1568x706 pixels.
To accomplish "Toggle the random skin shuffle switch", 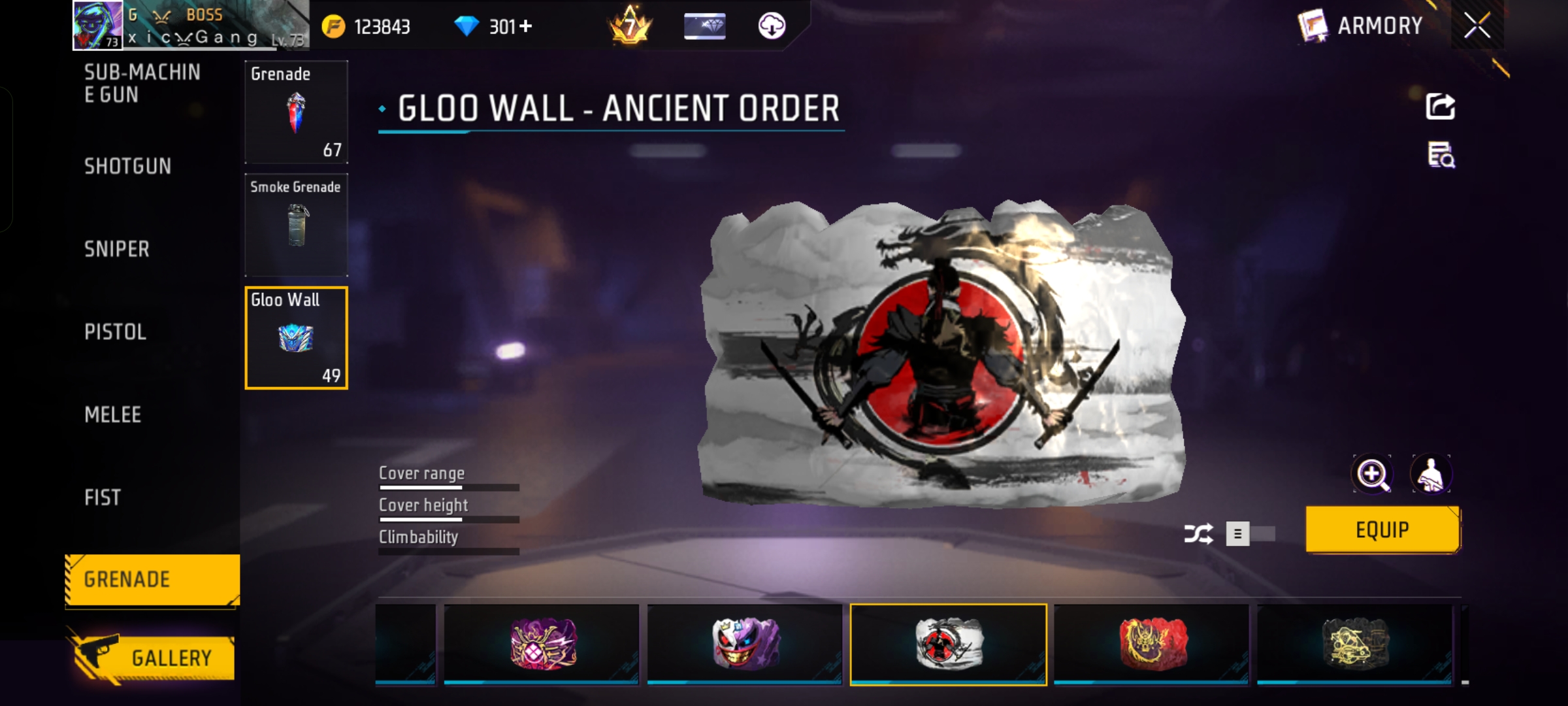I will pyautogui.click(x=1251, y=534).
